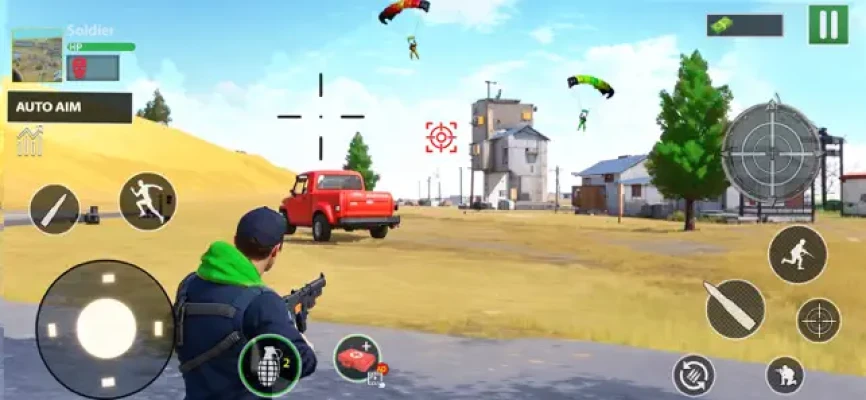Open the large round sniper scope button
866x400 pixels.
(771, 152)
